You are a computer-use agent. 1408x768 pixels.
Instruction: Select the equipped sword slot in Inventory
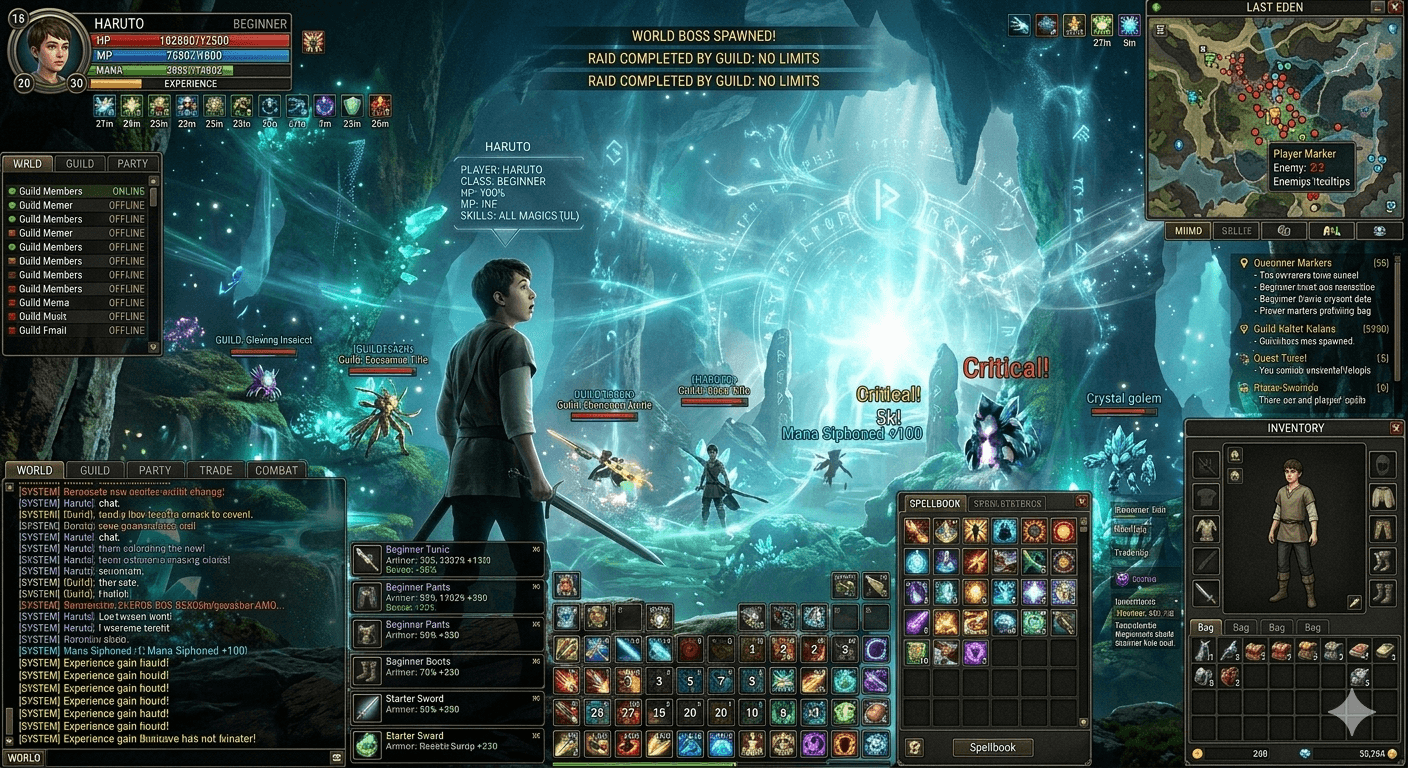(x=1206, y=593)
